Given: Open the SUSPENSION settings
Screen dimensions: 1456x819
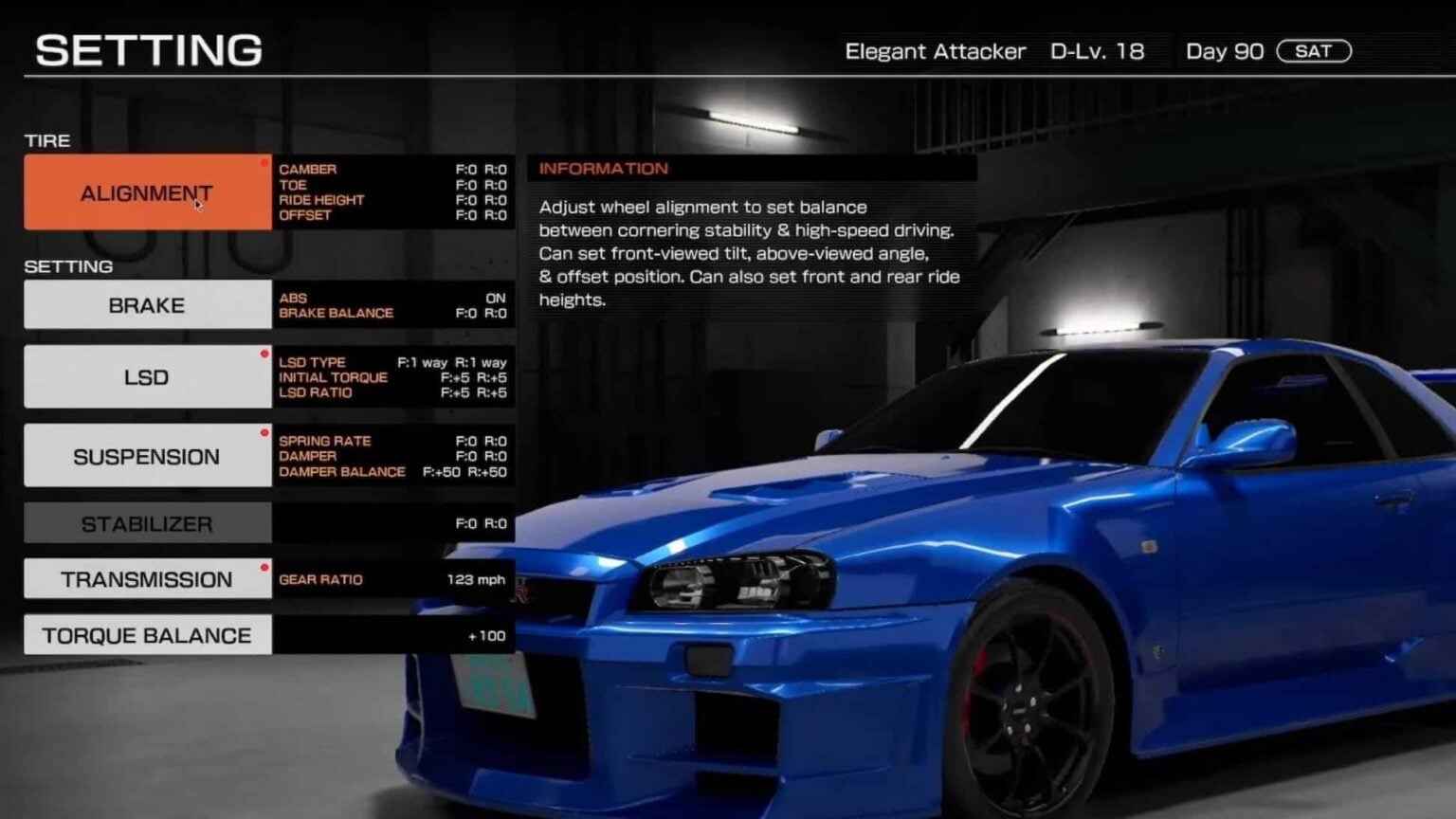Looking at the screenshot, I should pos(147,455).
